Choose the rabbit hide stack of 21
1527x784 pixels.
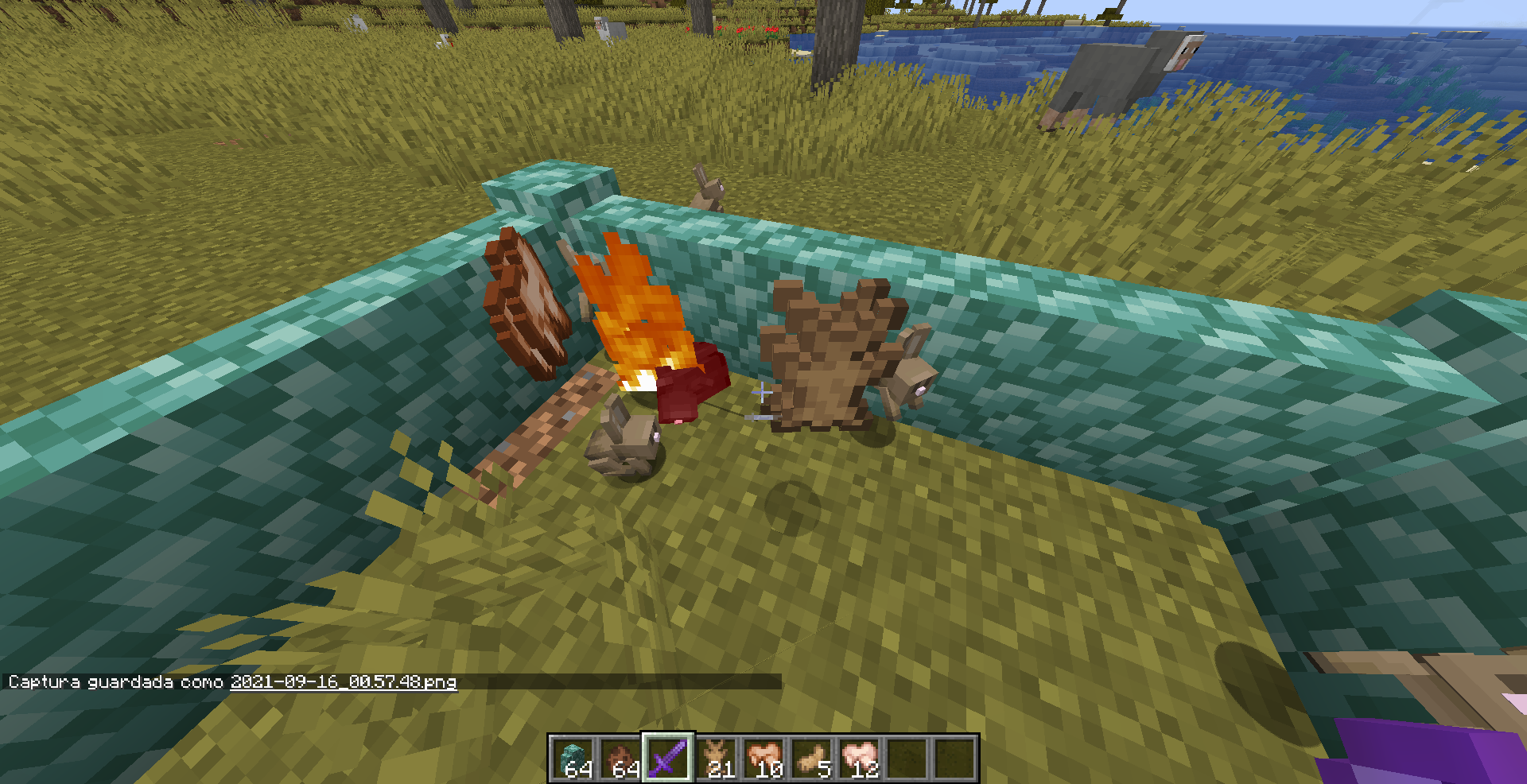(716, 758)
